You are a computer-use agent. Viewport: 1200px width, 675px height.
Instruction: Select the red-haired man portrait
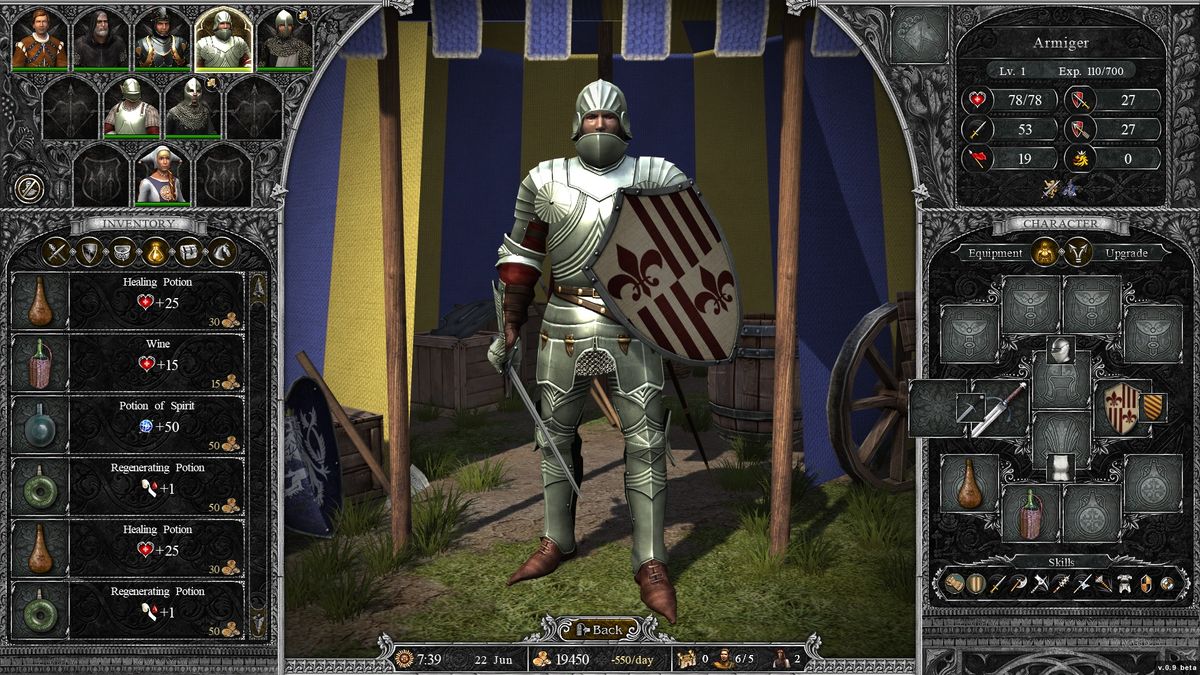[40, 38]
